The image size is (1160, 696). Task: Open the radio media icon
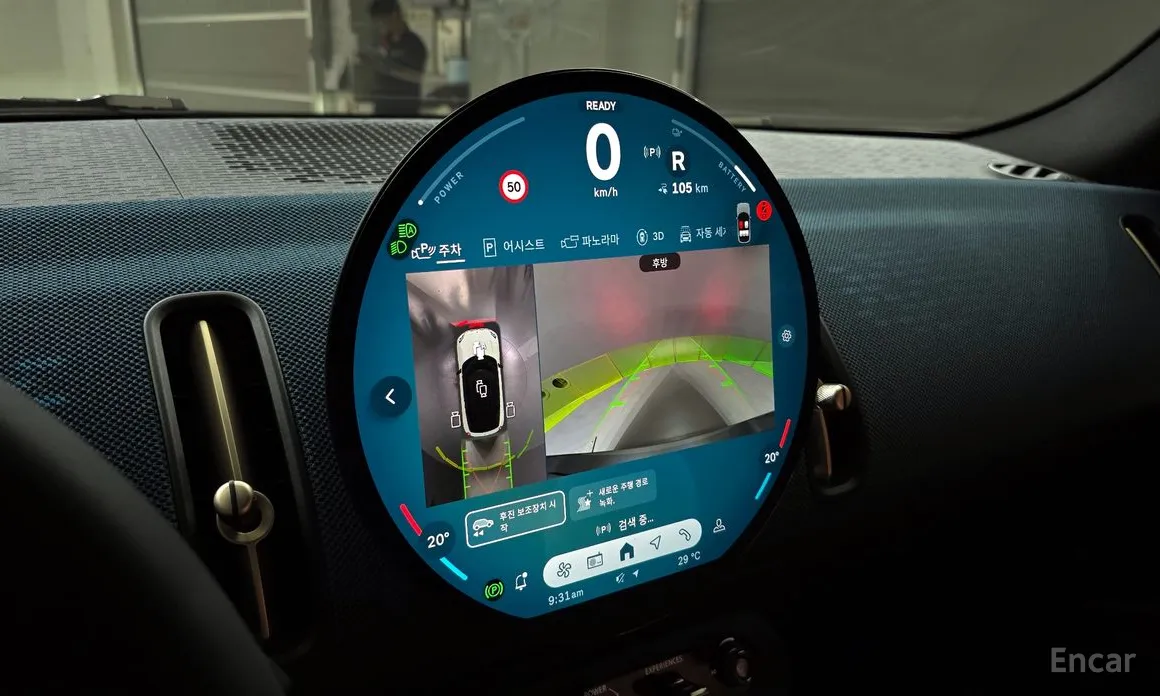596,561
